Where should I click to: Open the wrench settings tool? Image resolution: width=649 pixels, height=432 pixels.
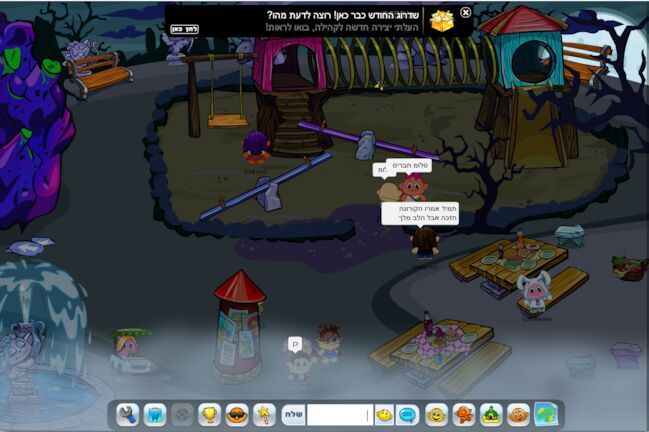pyautogui.click(x=127, y=414)
